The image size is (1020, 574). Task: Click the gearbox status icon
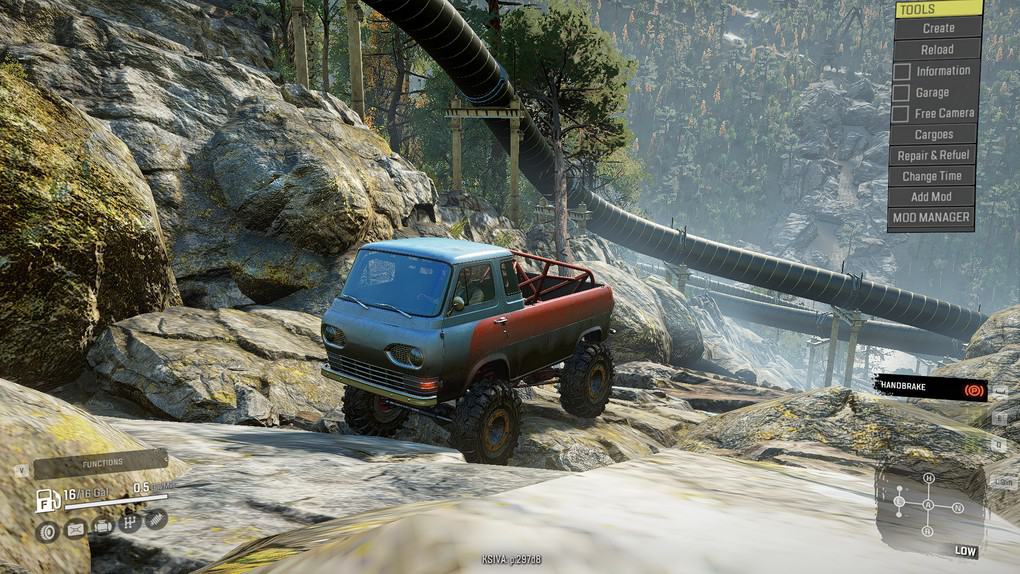(129, 522)
